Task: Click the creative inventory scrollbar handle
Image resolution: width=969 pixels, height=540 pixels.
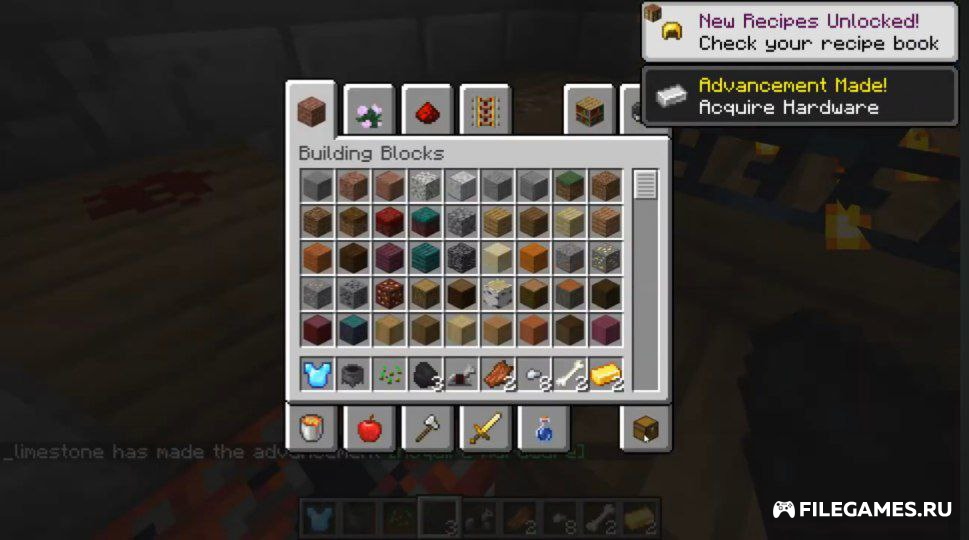Action: pos(645,185)
